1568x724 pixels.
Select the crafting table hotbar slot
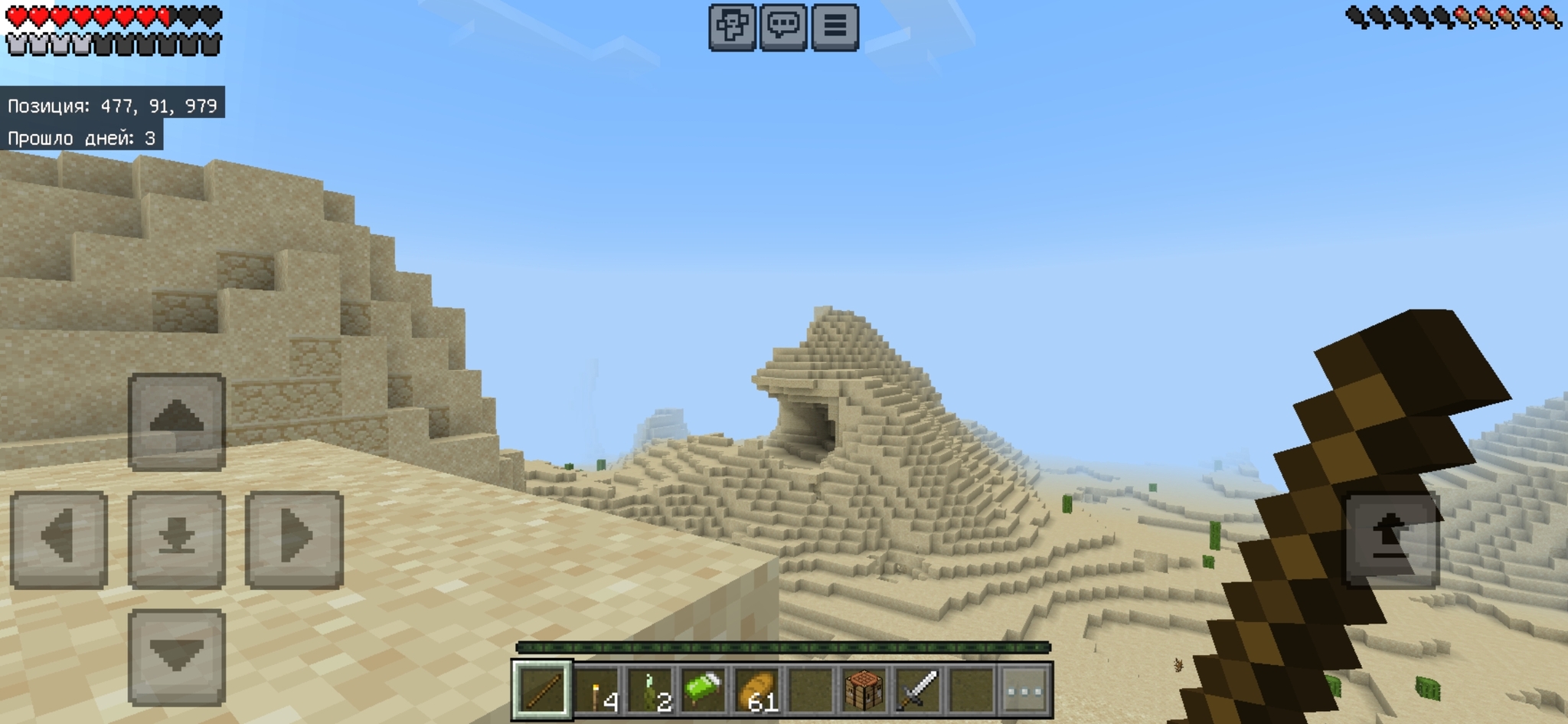pos(864,690)
